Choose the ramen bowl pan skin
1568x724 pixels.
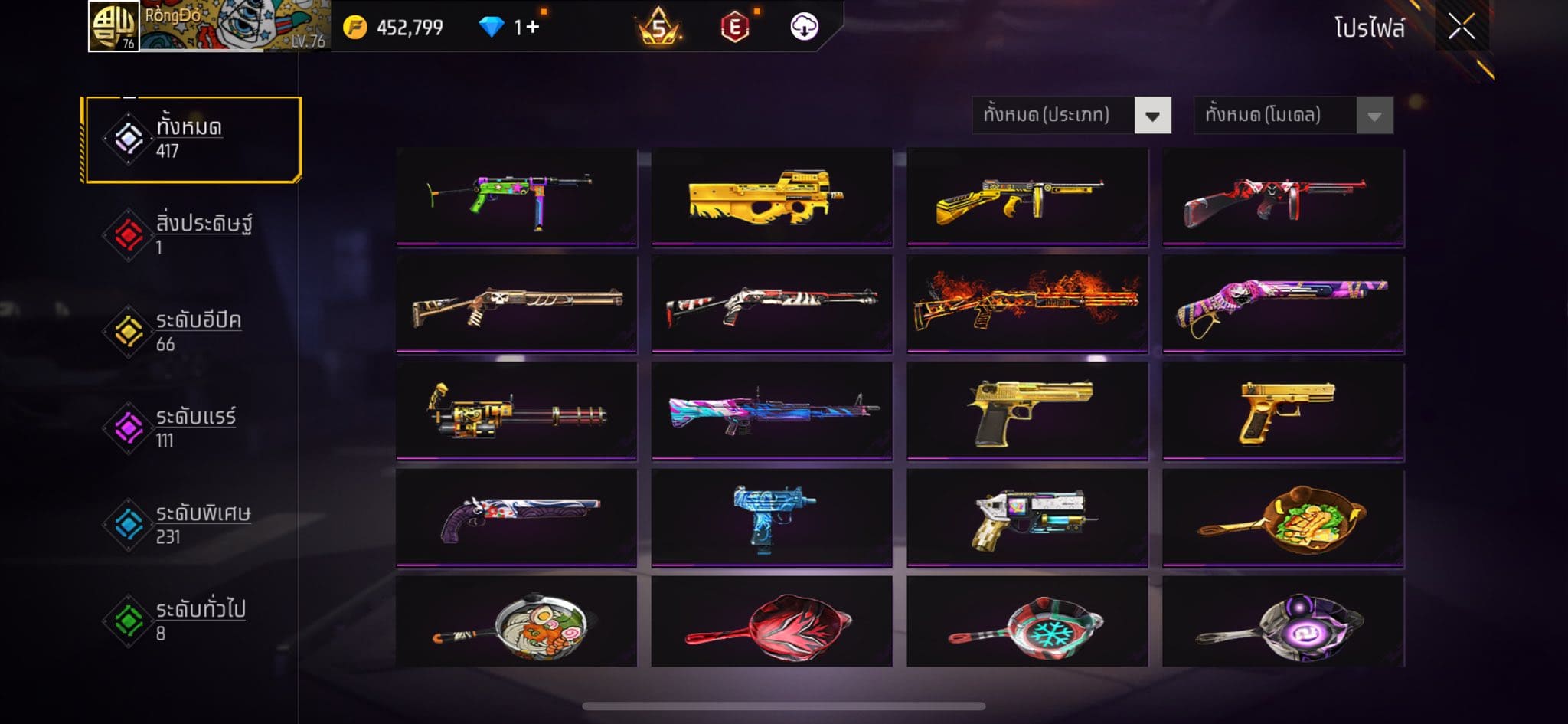point(517,622)
